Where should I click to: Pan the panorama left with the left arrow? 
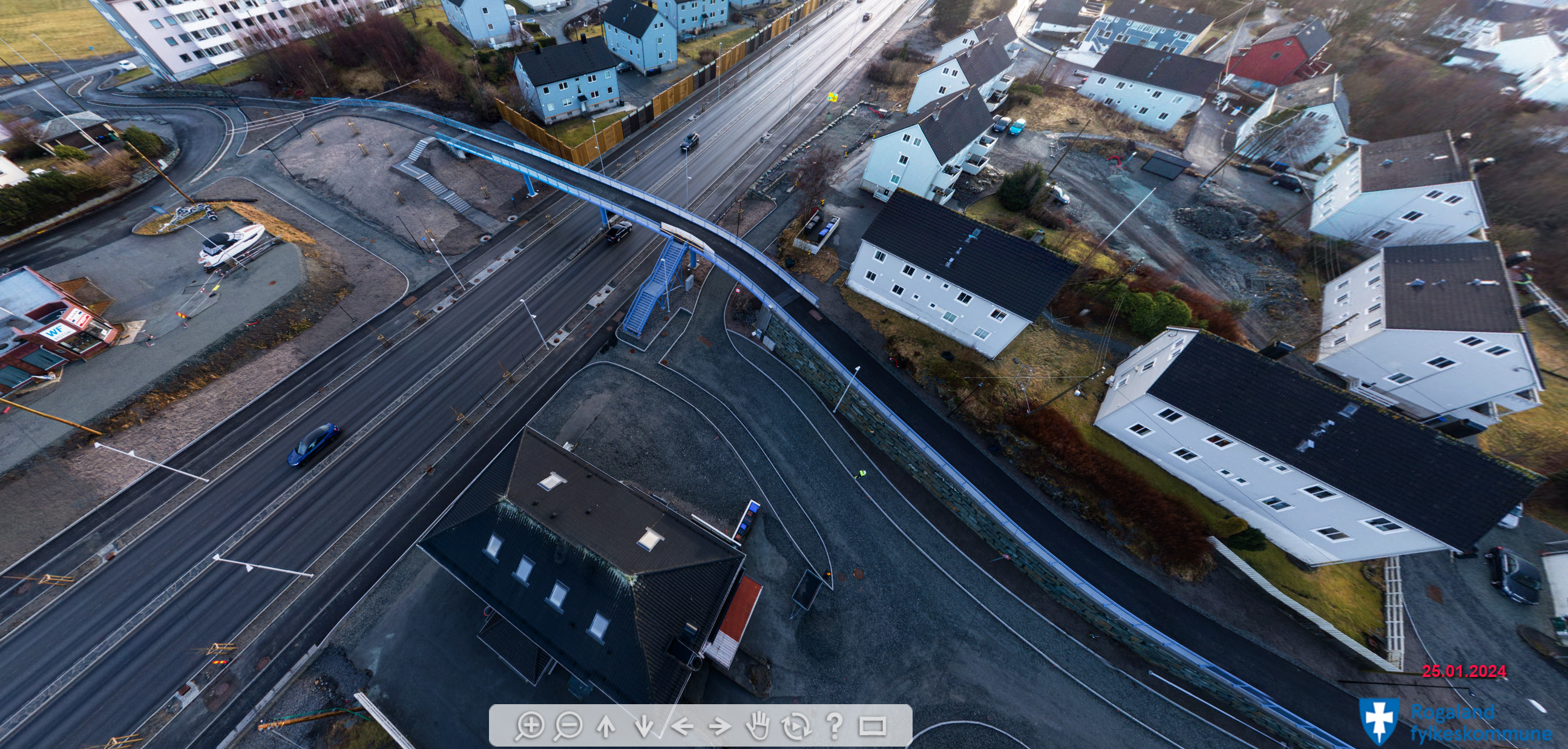(x=683, y=726)
